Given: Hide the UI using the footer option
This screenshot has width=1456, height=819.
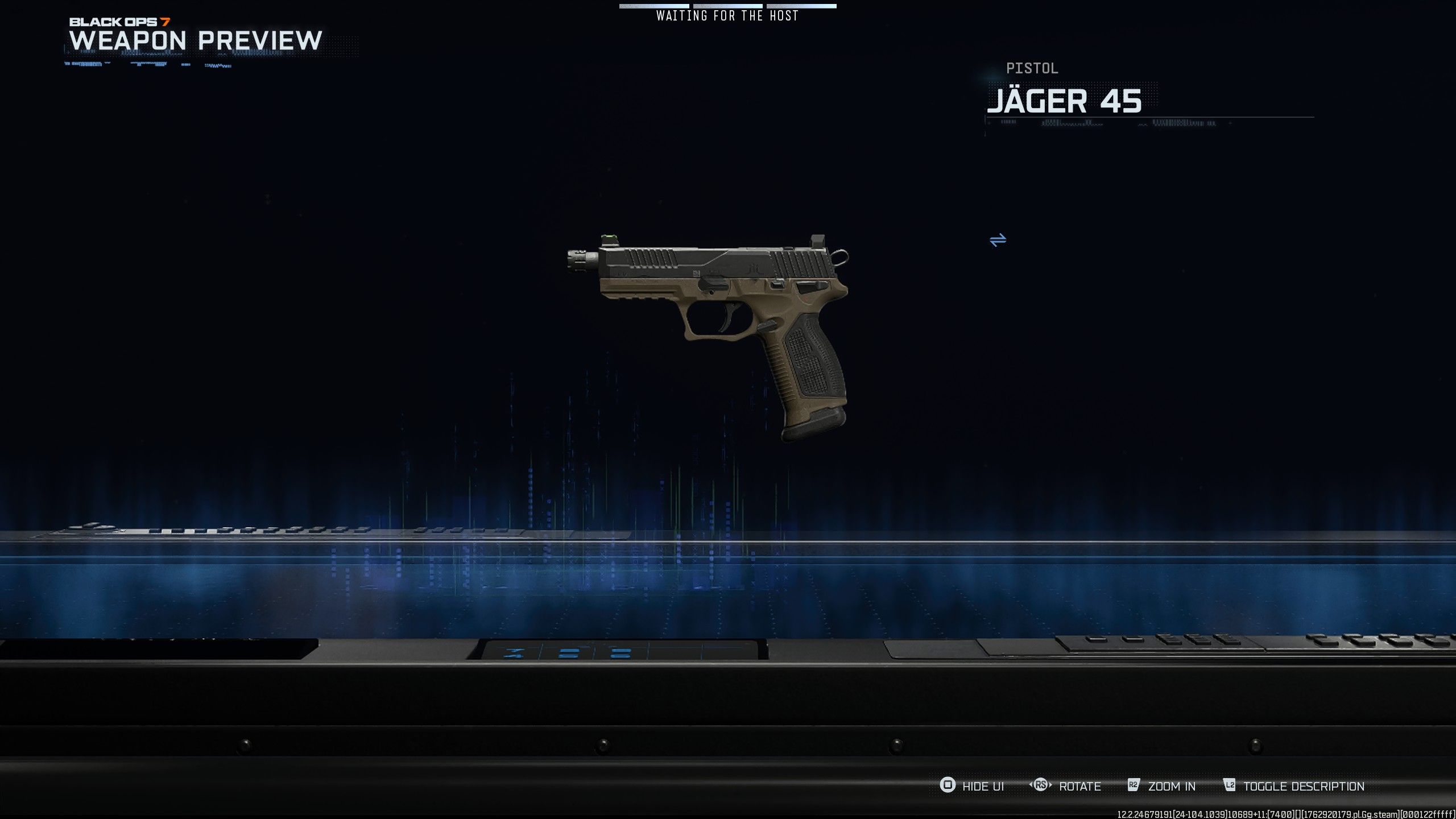Looking at the screenshot, I should (972, 786).
